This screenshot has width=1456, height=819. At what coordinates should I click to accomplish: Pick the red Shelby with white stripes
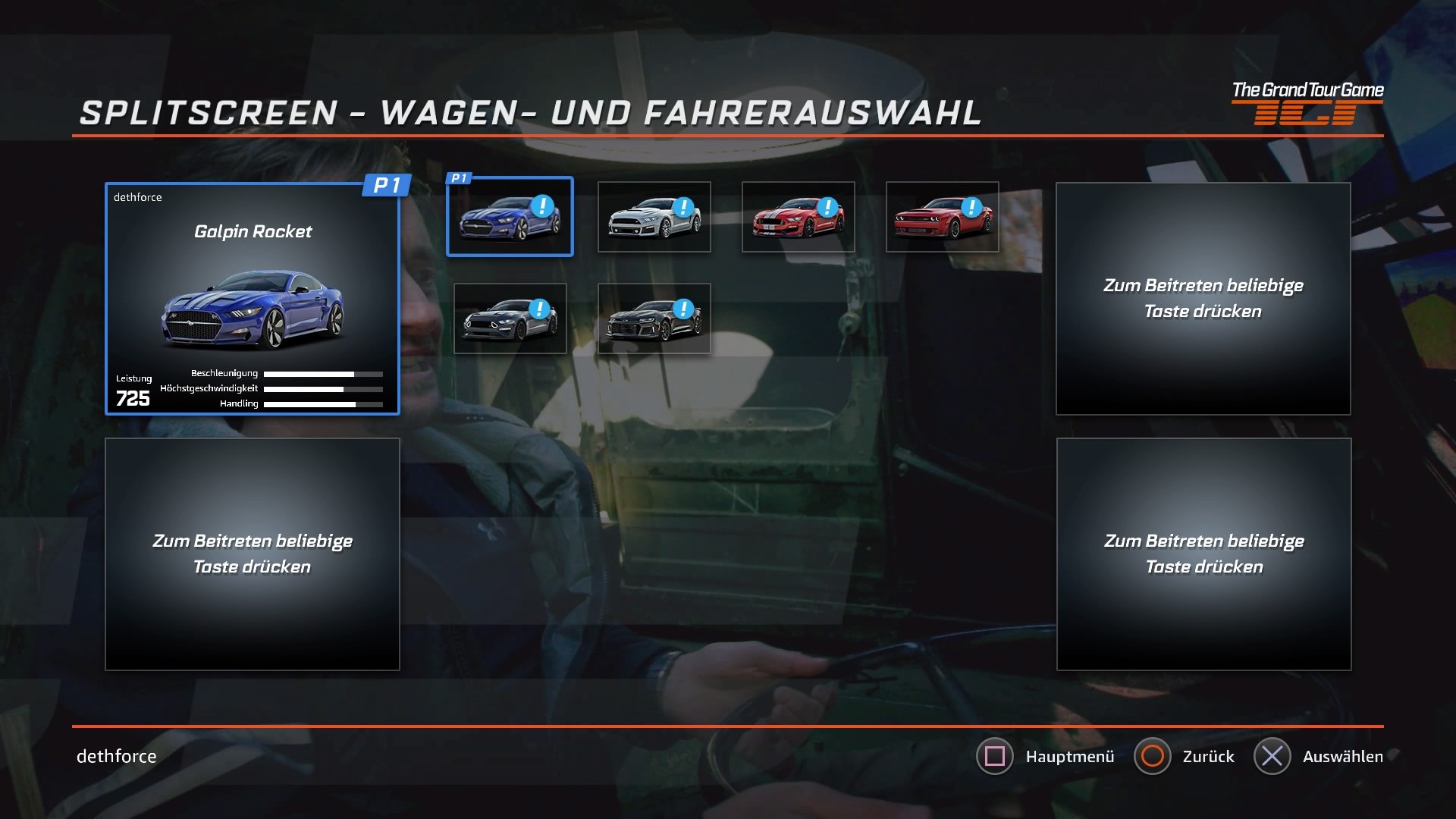click(798, 218)
